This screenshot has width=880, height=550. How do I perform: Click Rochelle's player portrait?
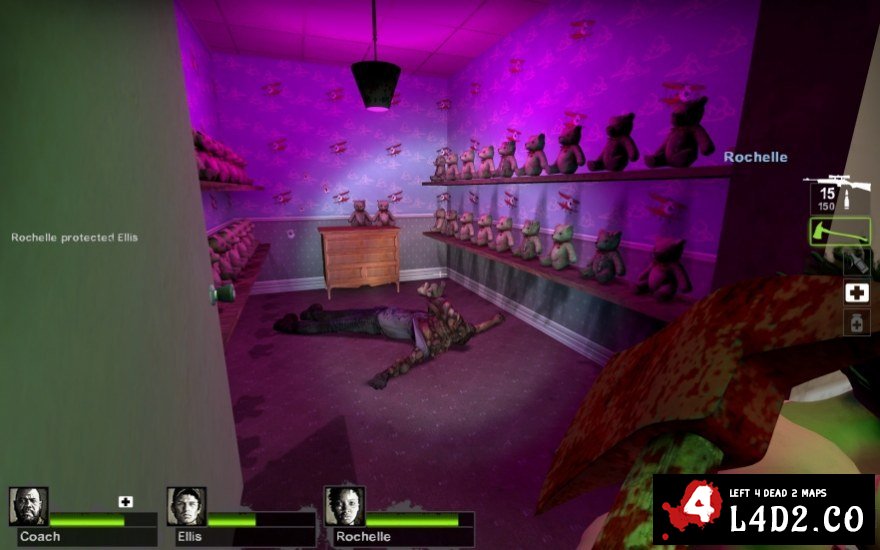344,506
